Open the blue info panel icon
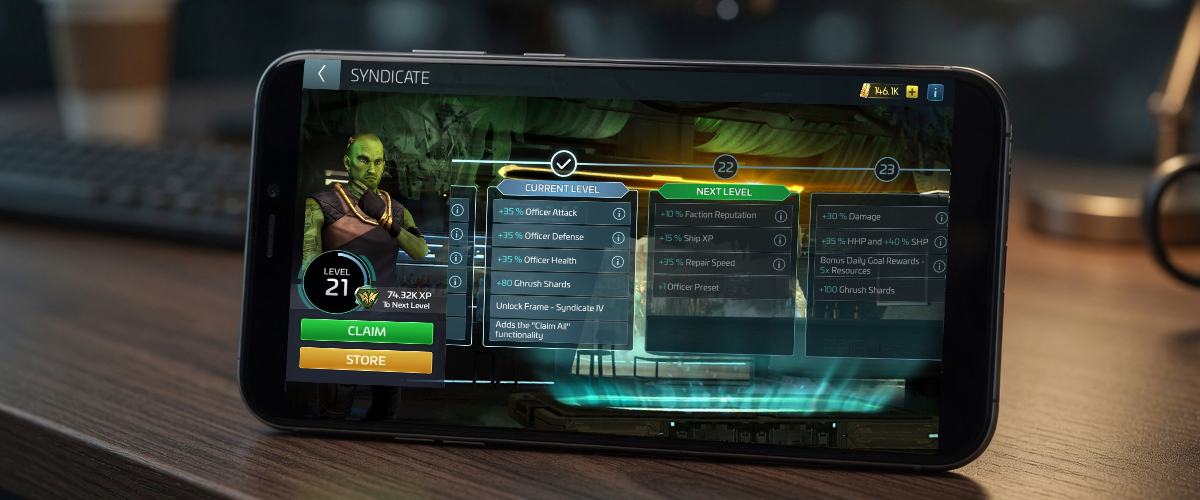 click(x=935, y=93)
